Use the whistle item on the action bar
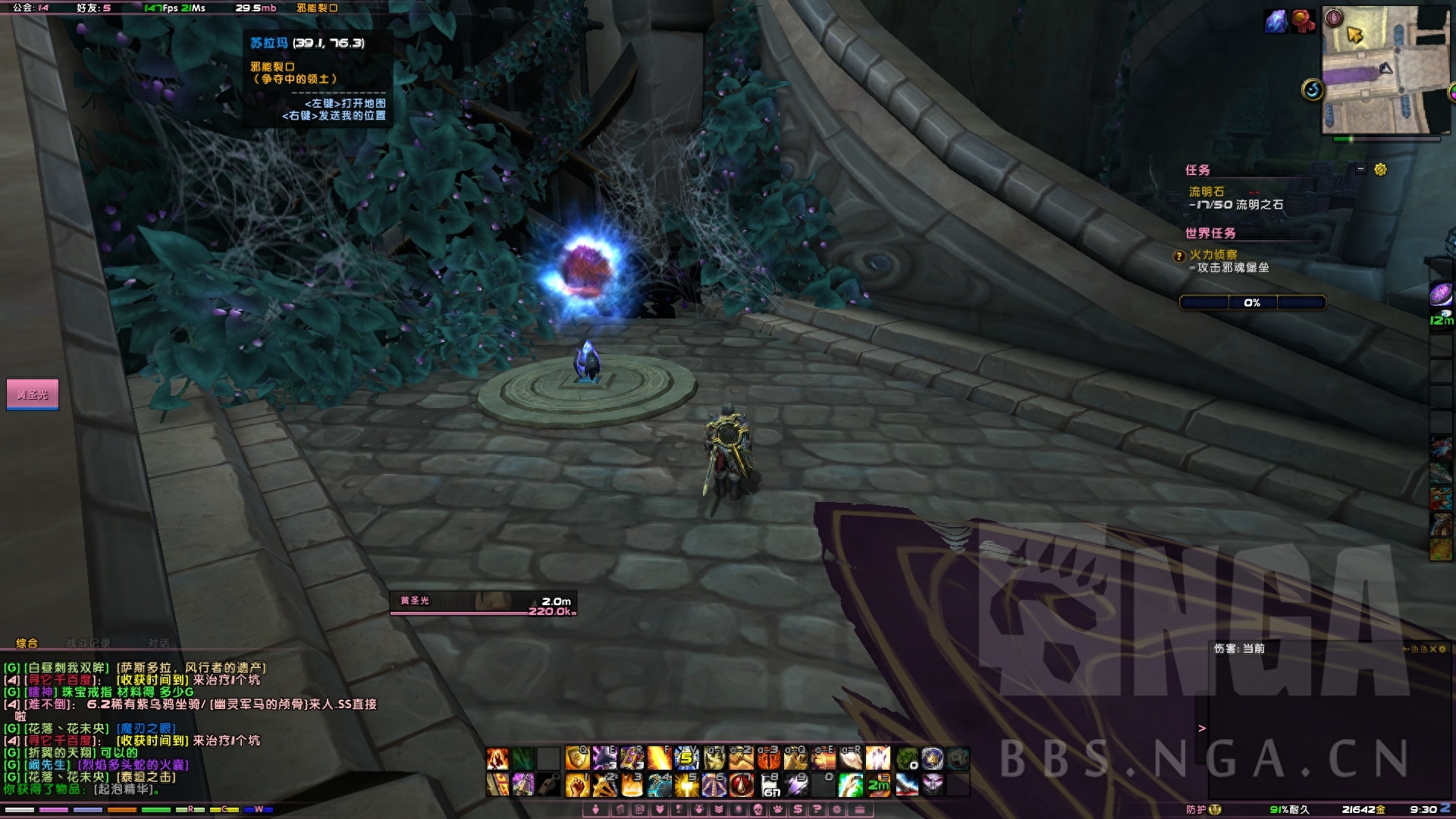 coord(549,785)
